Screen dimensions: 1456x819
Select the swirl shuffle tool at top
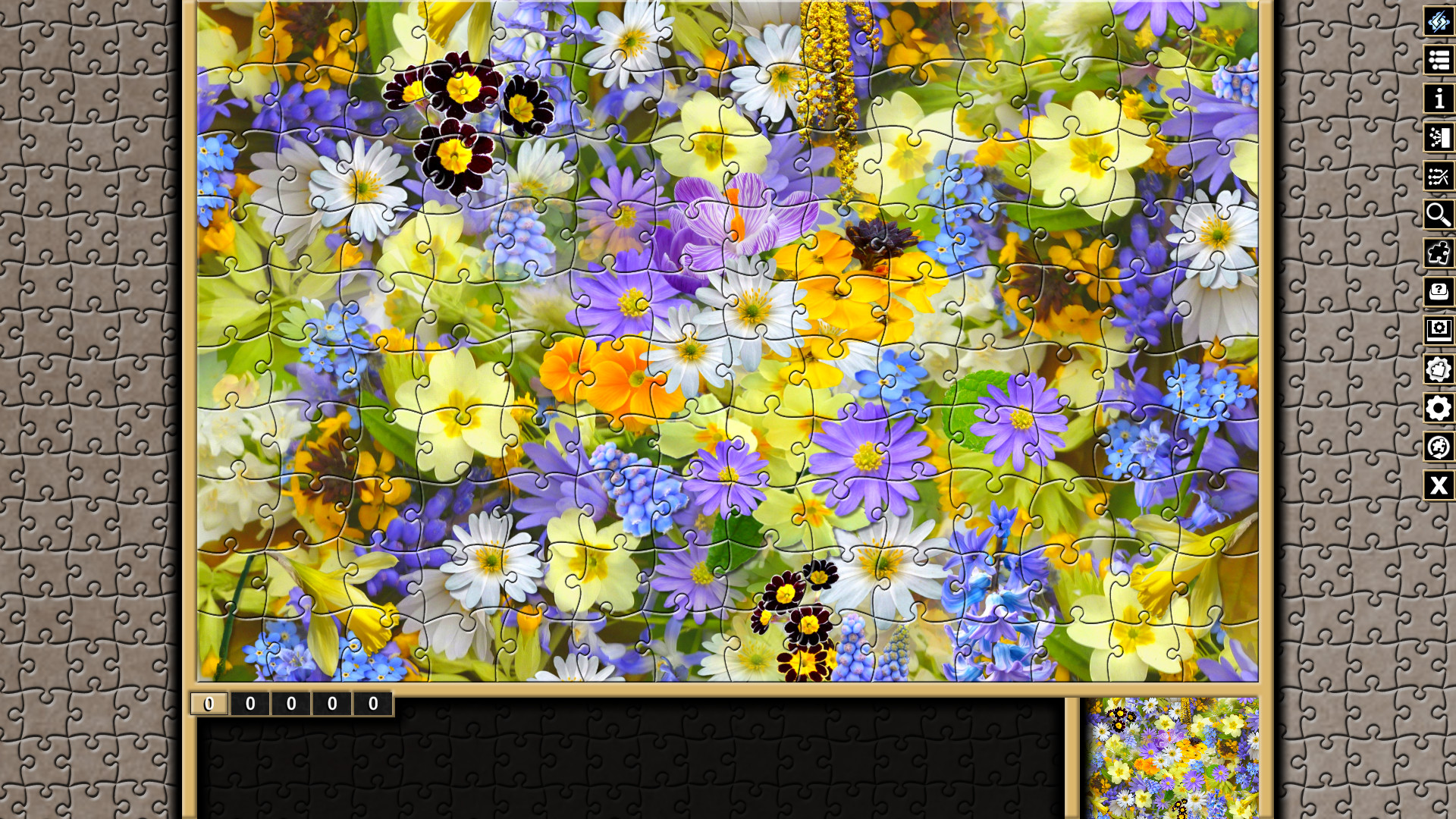(x=1439, y=22)
